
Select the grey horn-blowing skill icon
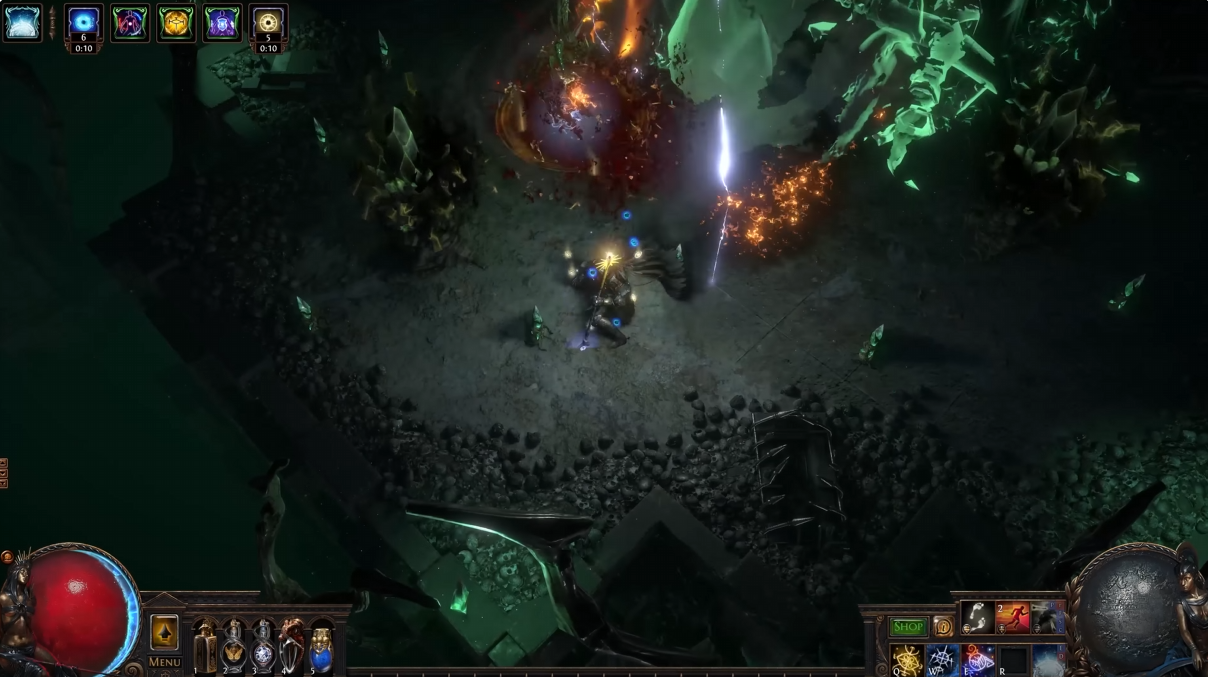point(1047,618)
